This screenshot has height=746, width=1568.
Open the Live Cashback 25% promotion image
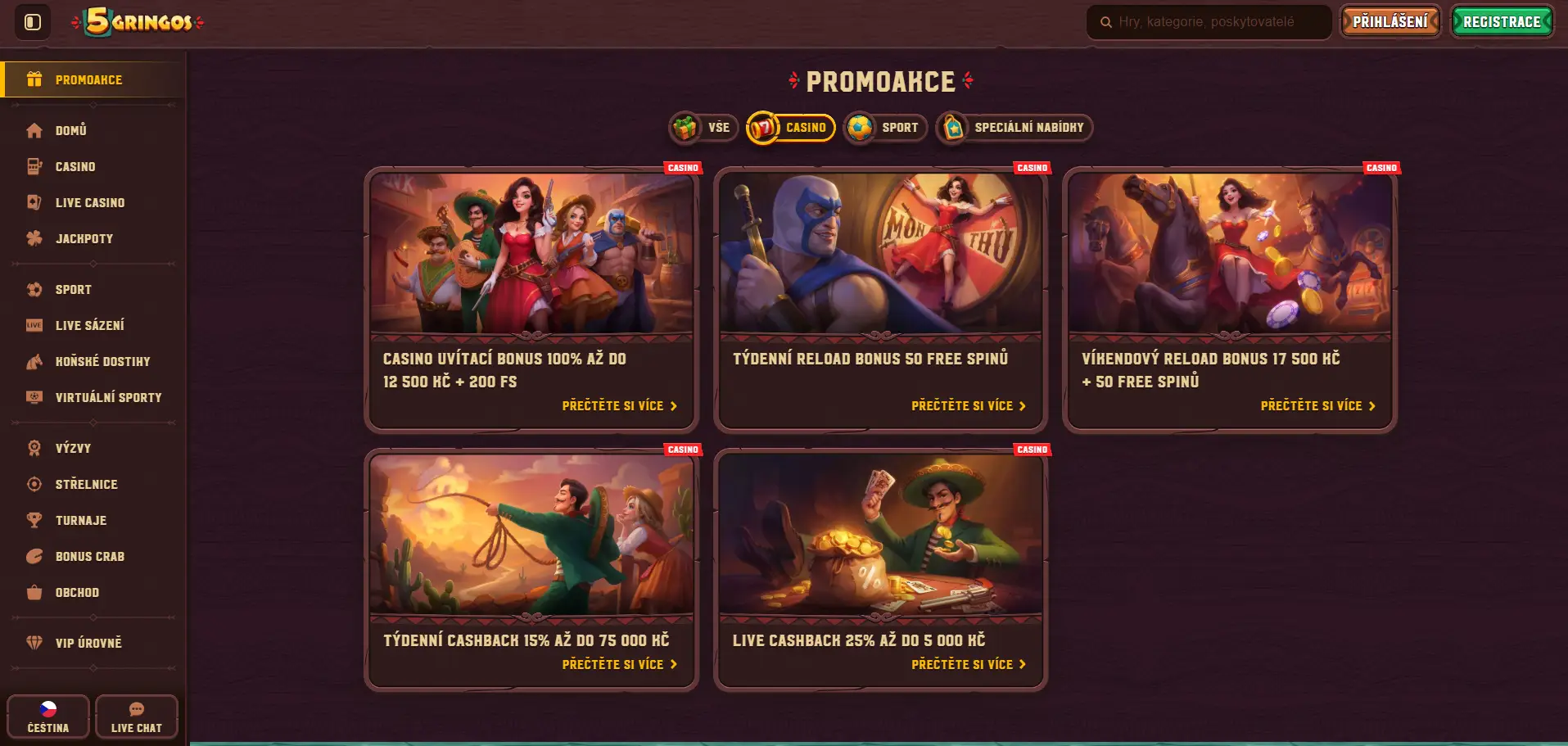(x=880, y=535)
